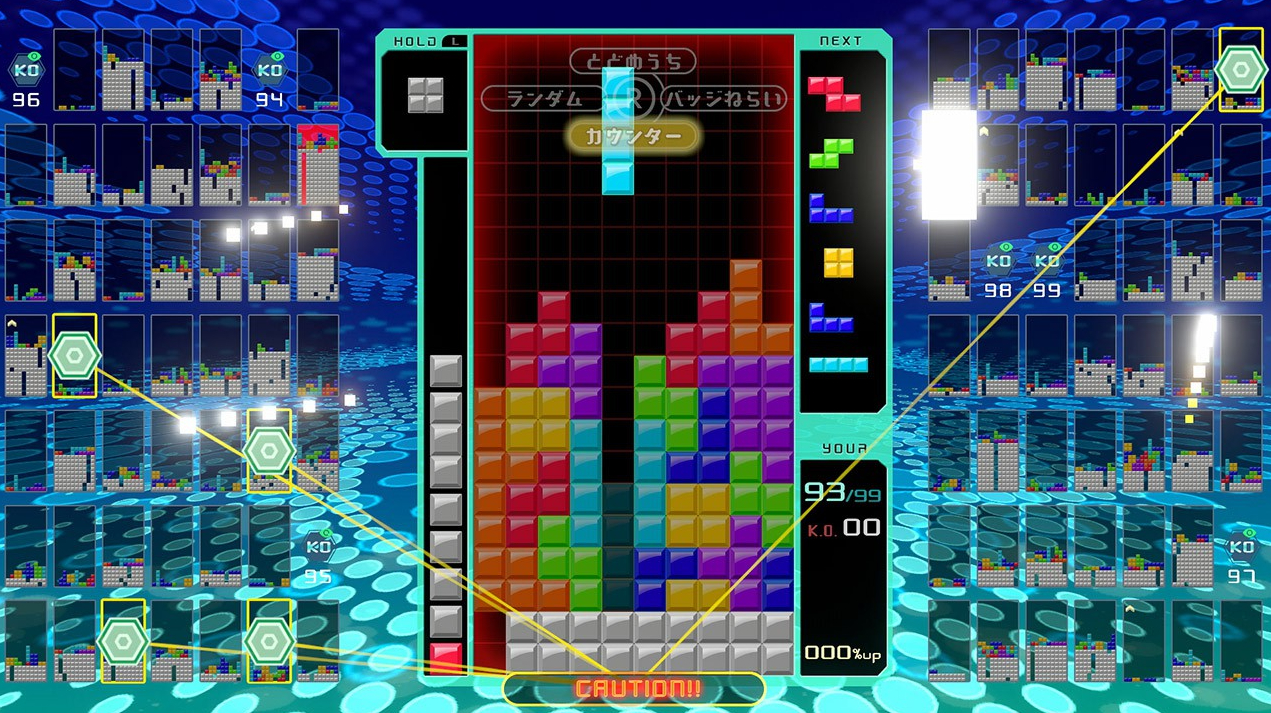Viewport: 1271px width, 713px height.
Task: Pick the バッジねらい targeting option
Action: [x=722, y=99]
